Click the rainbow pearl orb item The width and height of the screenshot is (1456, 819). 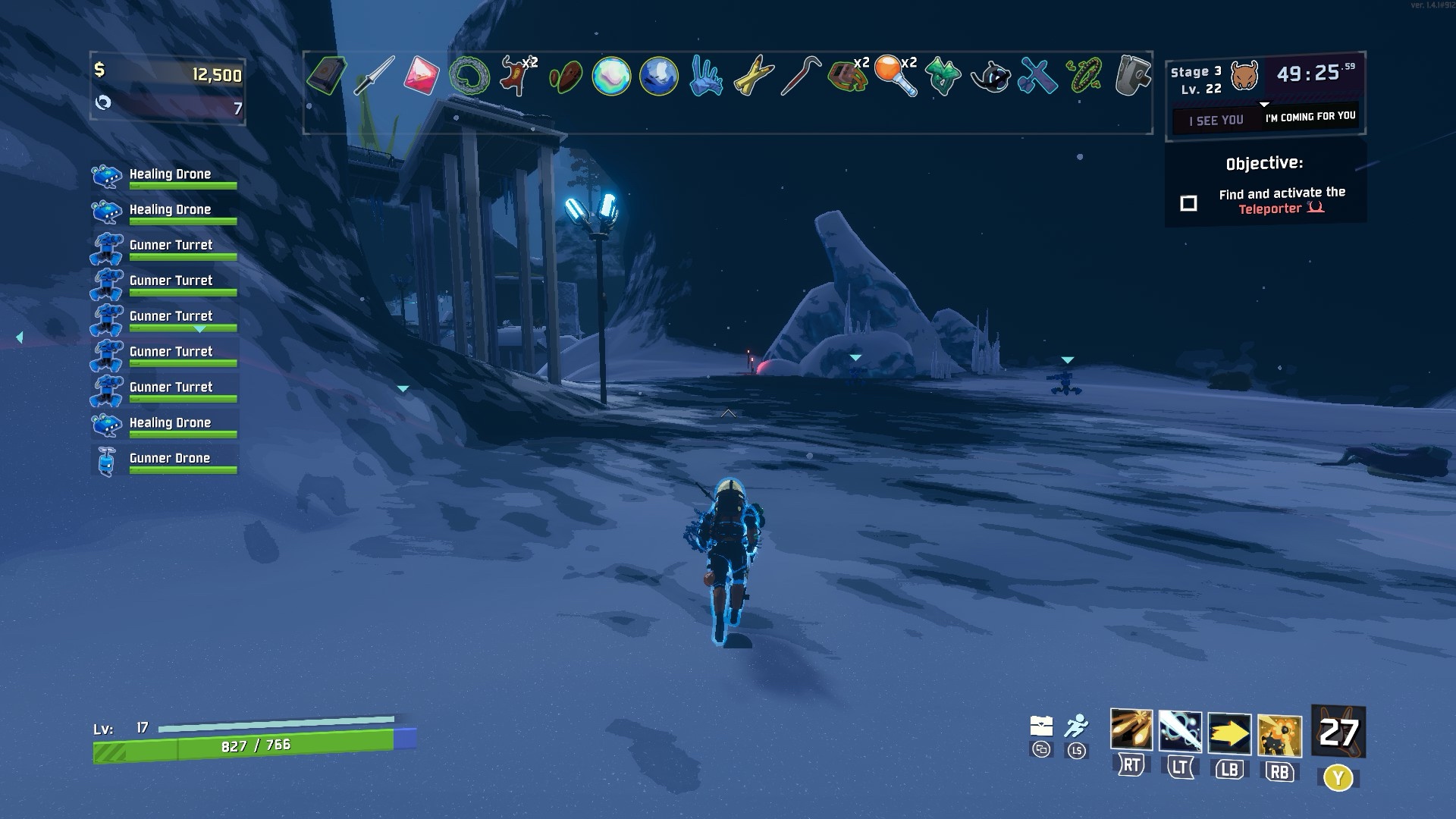(x=611, y=76)
